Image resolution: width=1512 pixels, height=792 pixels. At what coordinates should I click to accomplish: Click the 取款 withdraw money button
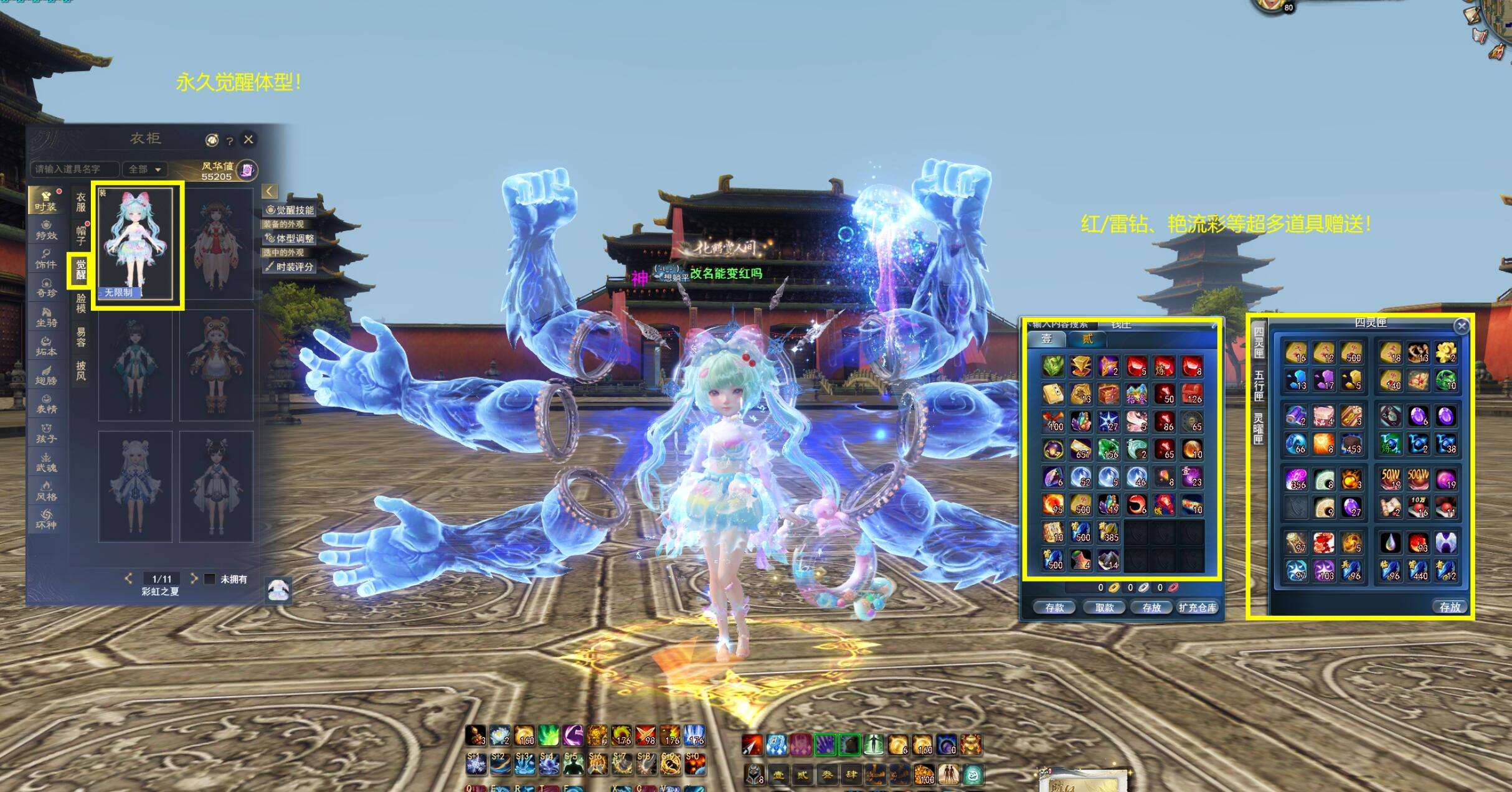click(x=1104, y=608)
